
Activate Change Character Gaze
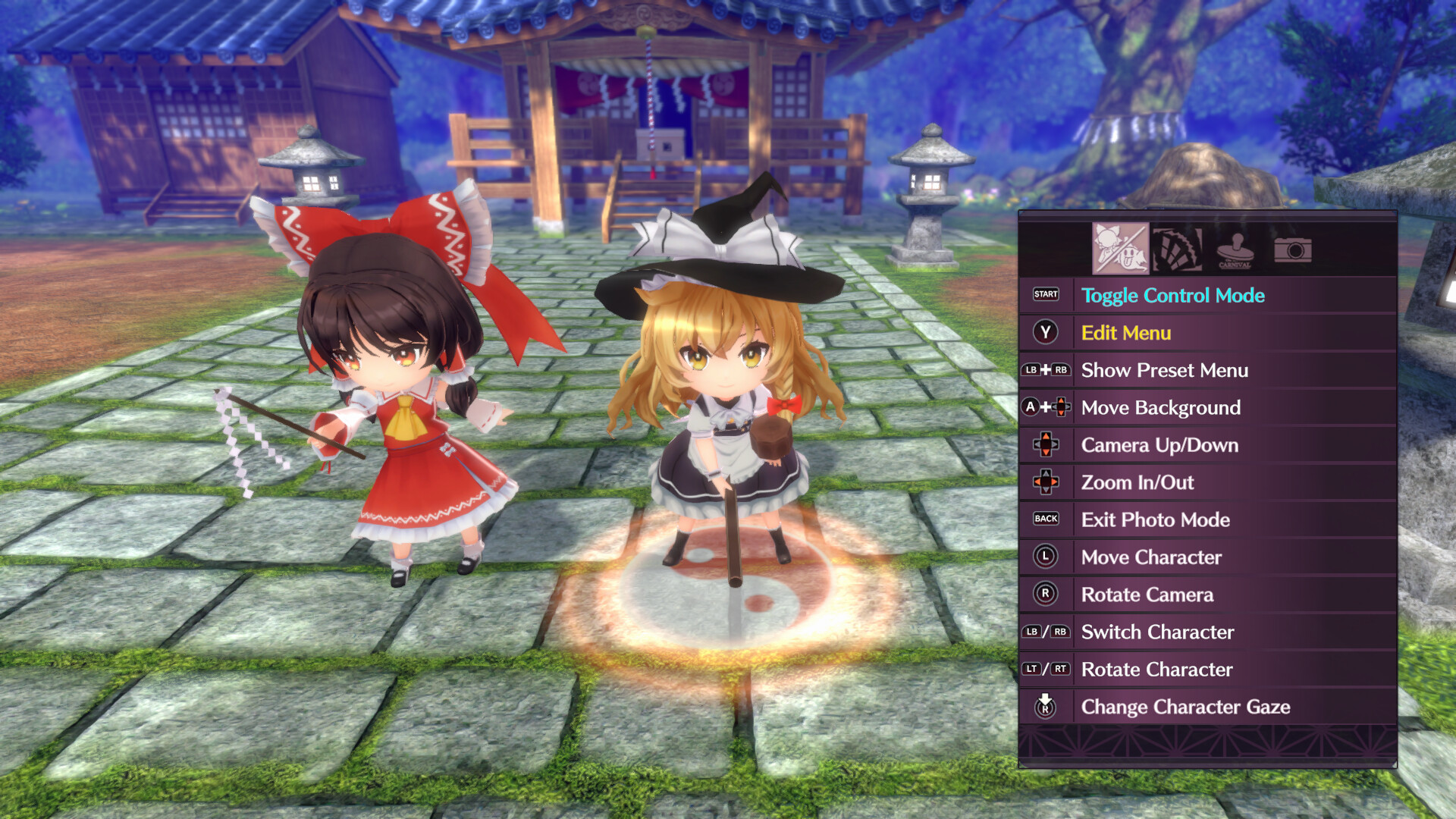[x=1185, y=707]
